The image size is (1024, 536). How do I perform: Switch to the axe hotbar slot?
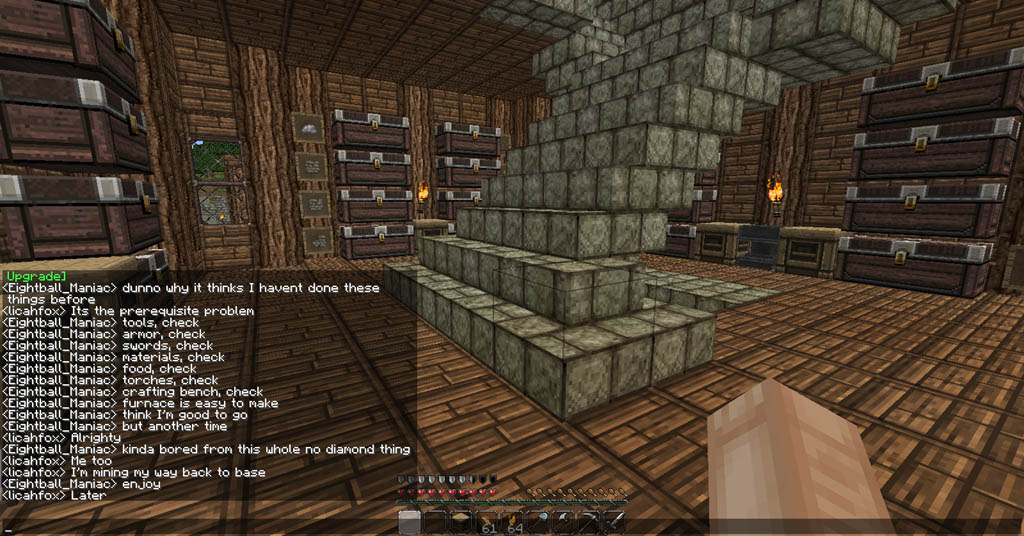point(565,522)
